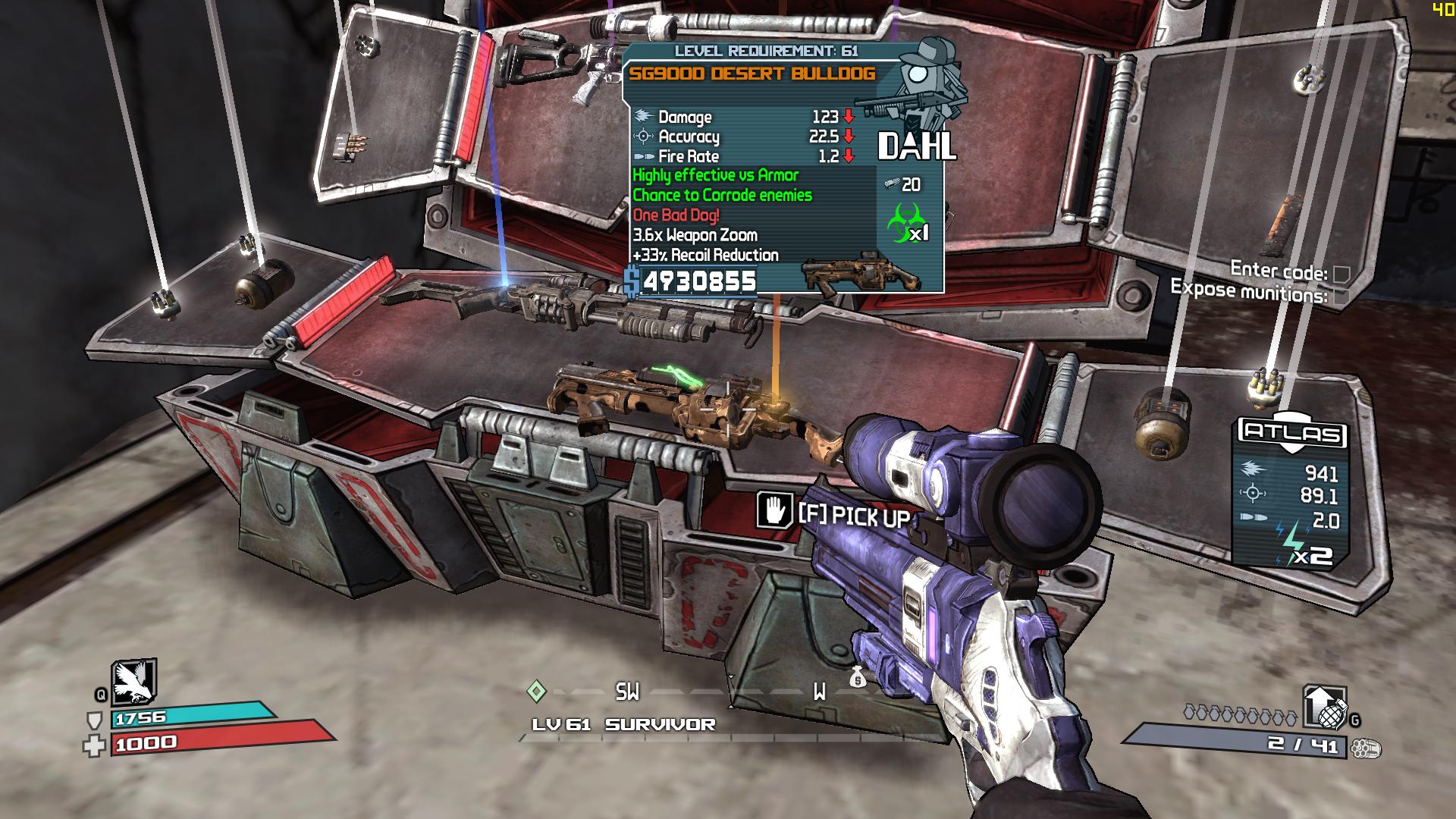Screen dimensions: 1456x819
Task: Click the SG9000 Desert Bulldog item card title
Action: [752, 74]
